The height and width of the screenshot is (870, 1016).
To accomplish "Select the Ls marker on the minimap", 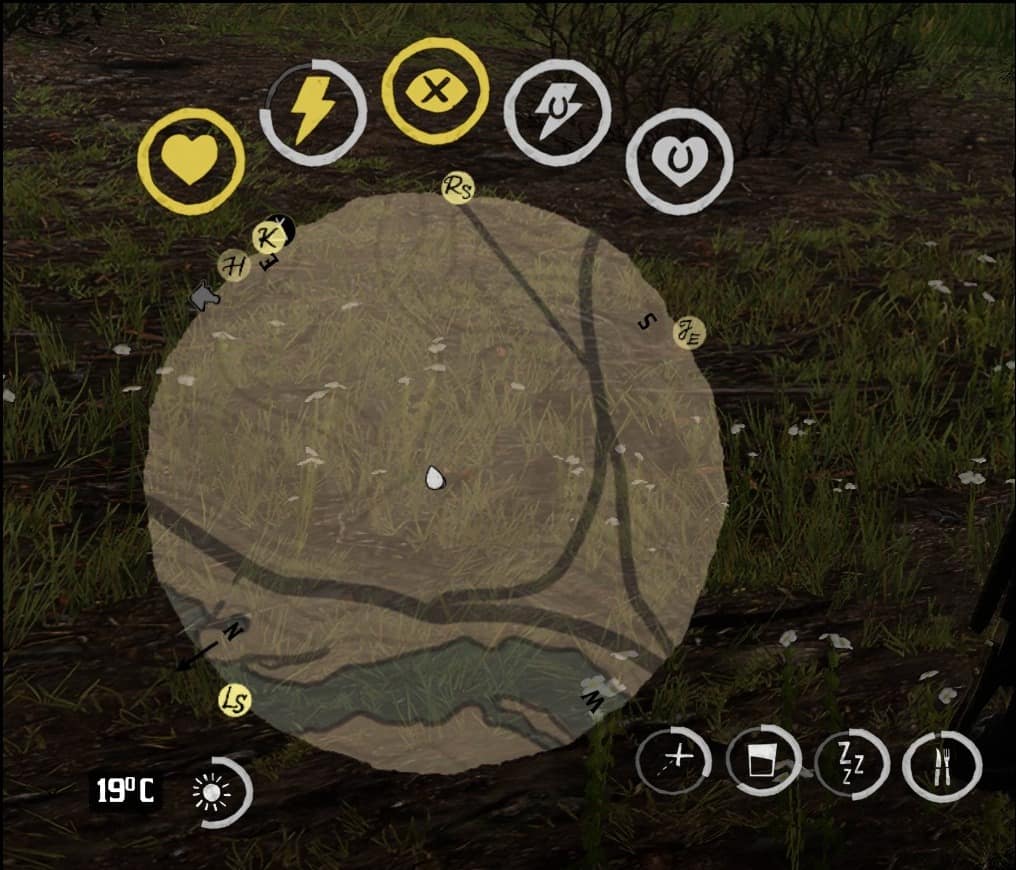I will coord(236,701).
